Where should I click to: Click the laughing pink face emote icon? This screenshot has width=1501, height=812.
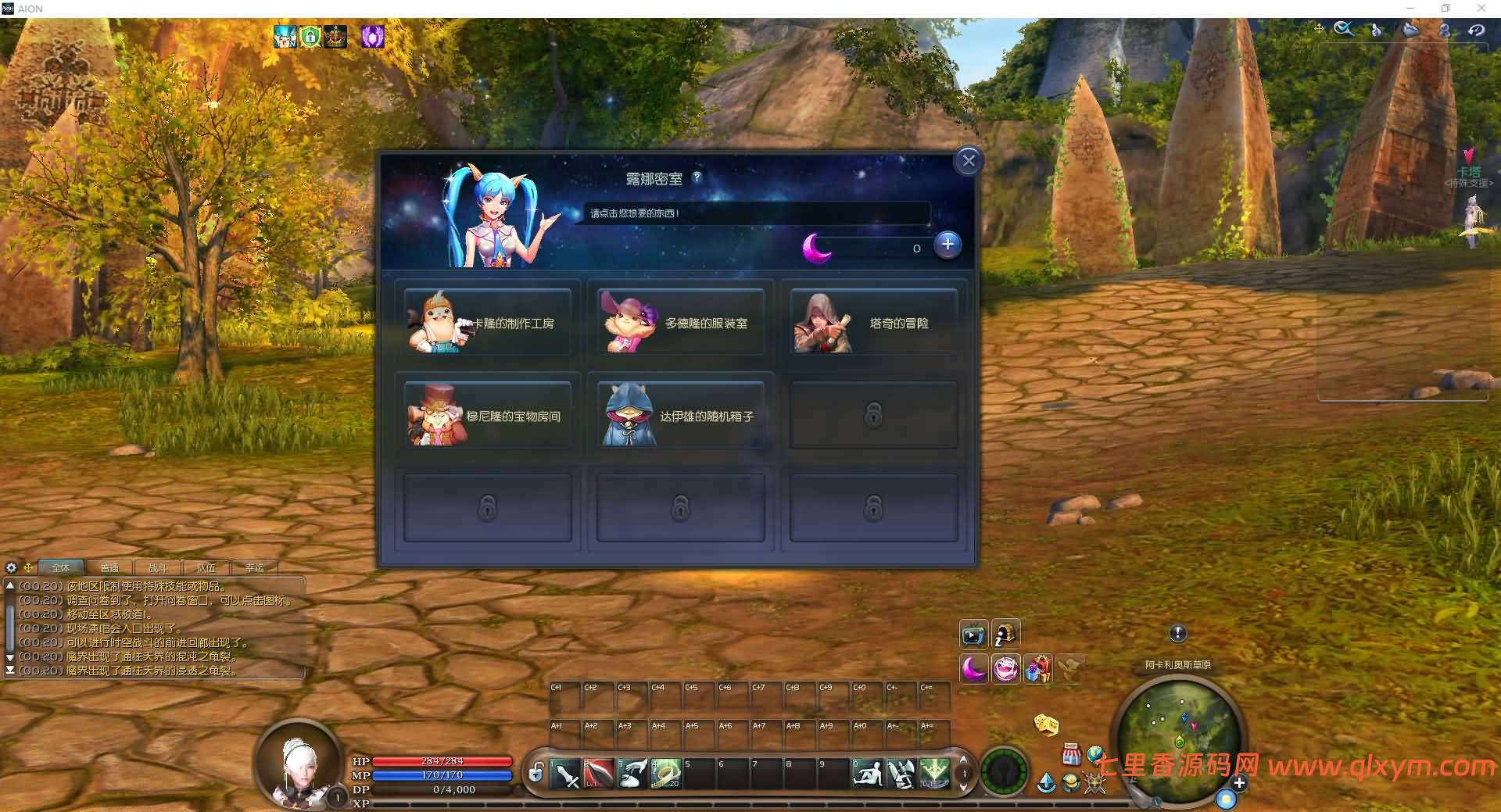point(1007,669)
